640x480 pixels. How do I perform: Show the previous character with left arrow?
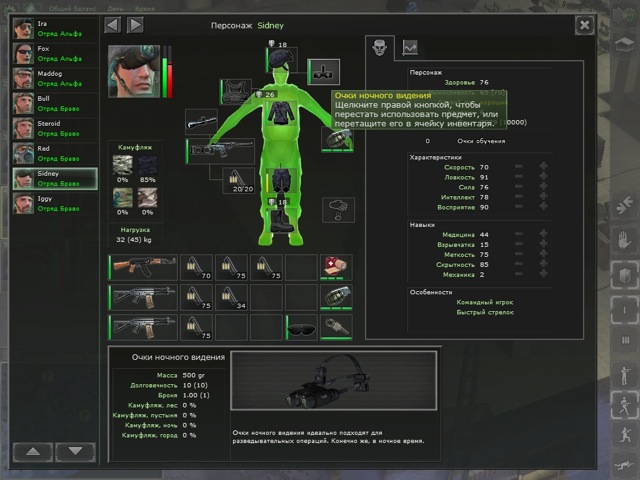pos(113,24)
